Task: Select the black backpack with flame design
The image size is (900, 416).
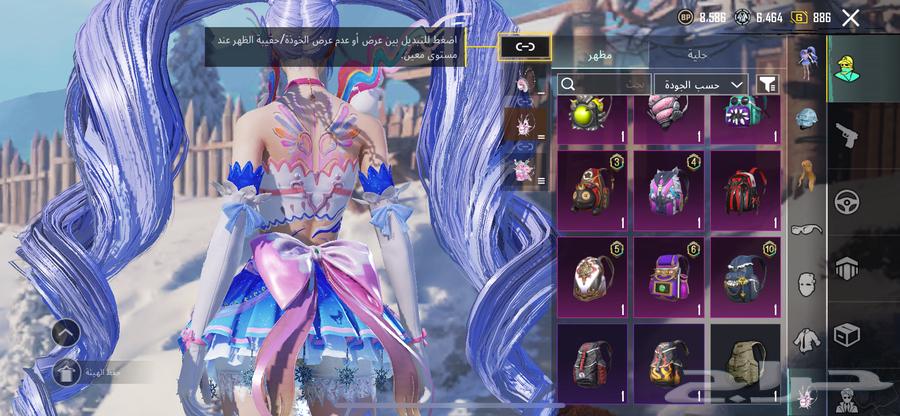Action: [x=669, y=360]
